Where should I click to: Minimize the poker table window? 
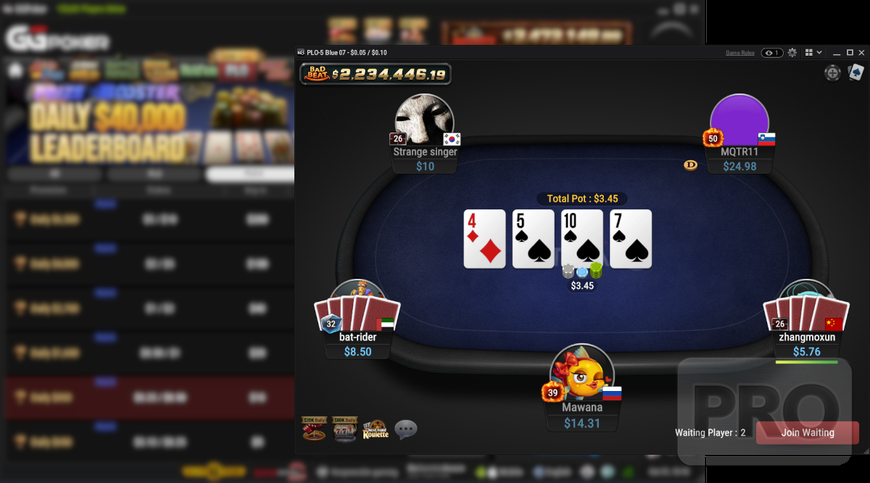click(836, 52)
